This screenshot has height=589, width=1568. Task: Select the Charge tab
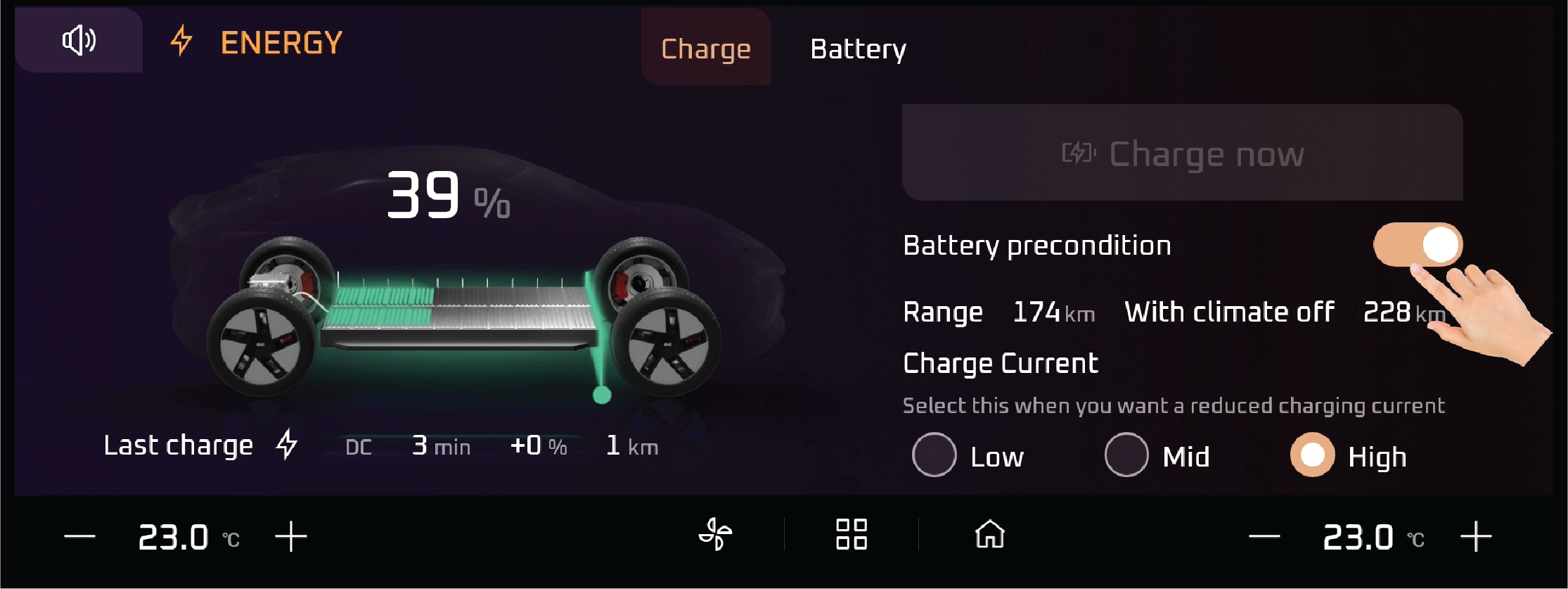(x=706, y=49)
